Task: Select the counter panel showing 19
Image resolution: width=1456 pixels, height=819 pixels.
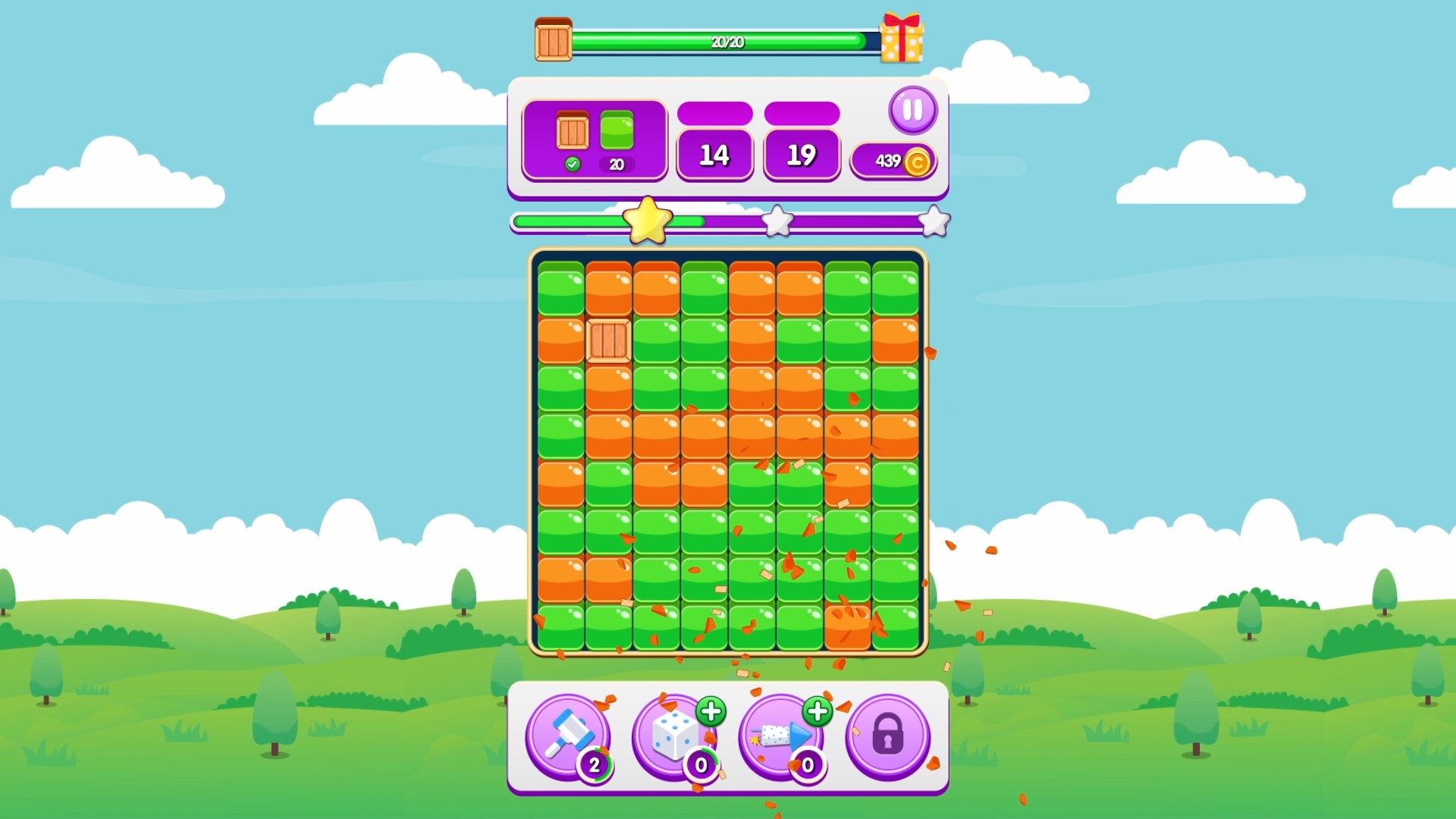Action: coord(801,154)
